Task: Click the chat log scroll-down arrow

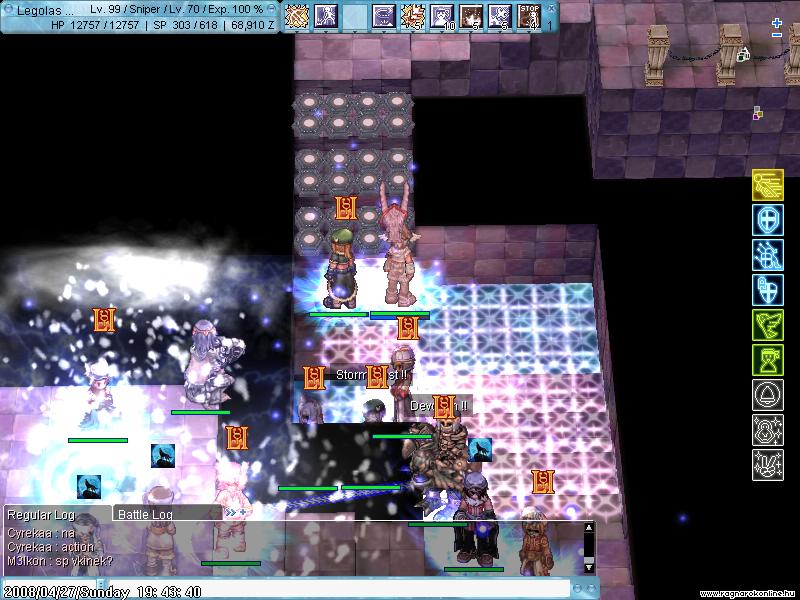Action: tap(589, 567)
